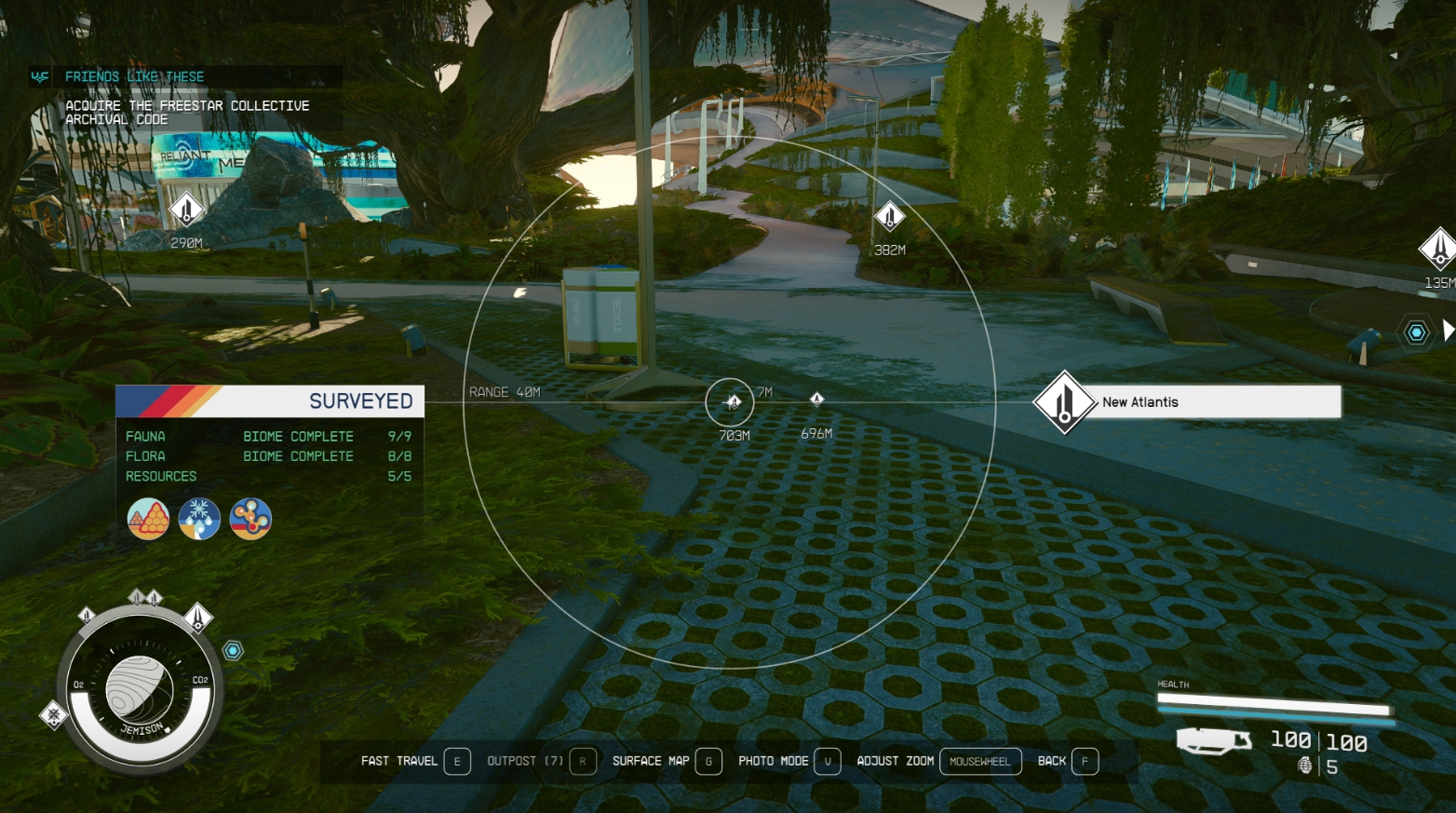Target the 703M marker in the reticle
This screenshot has width=1456, height=813.
point(734,402)
